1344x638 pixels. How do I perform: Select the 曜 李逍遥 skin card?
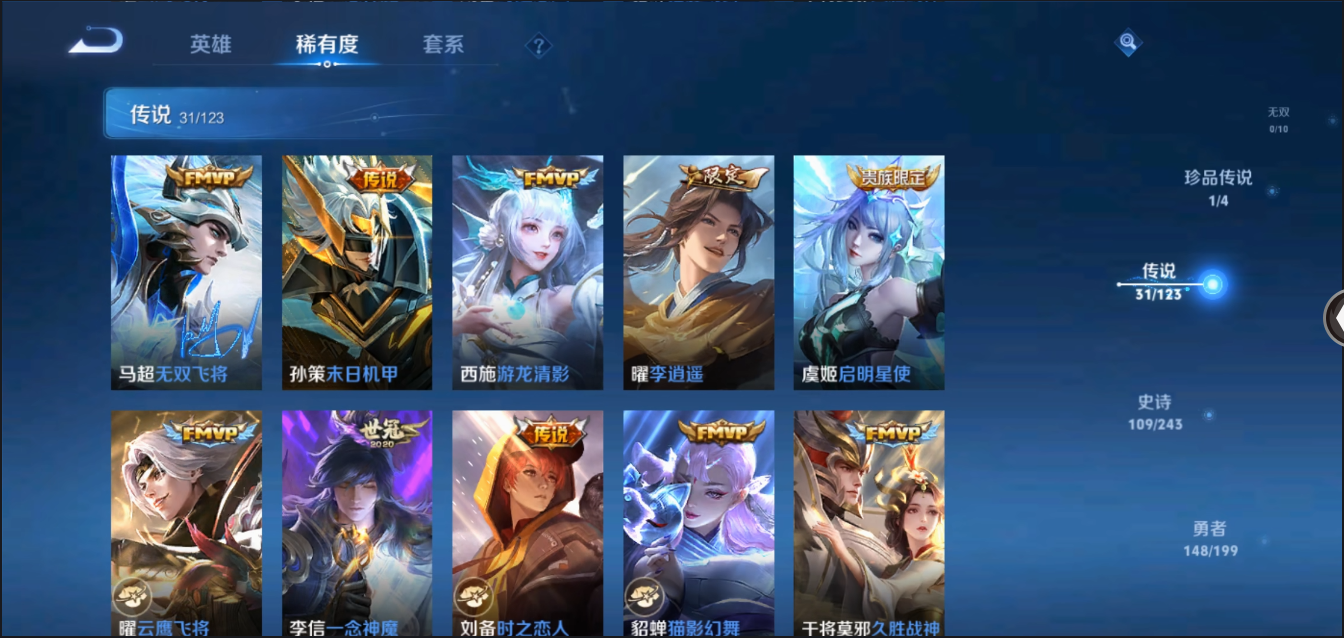(698, 272)
